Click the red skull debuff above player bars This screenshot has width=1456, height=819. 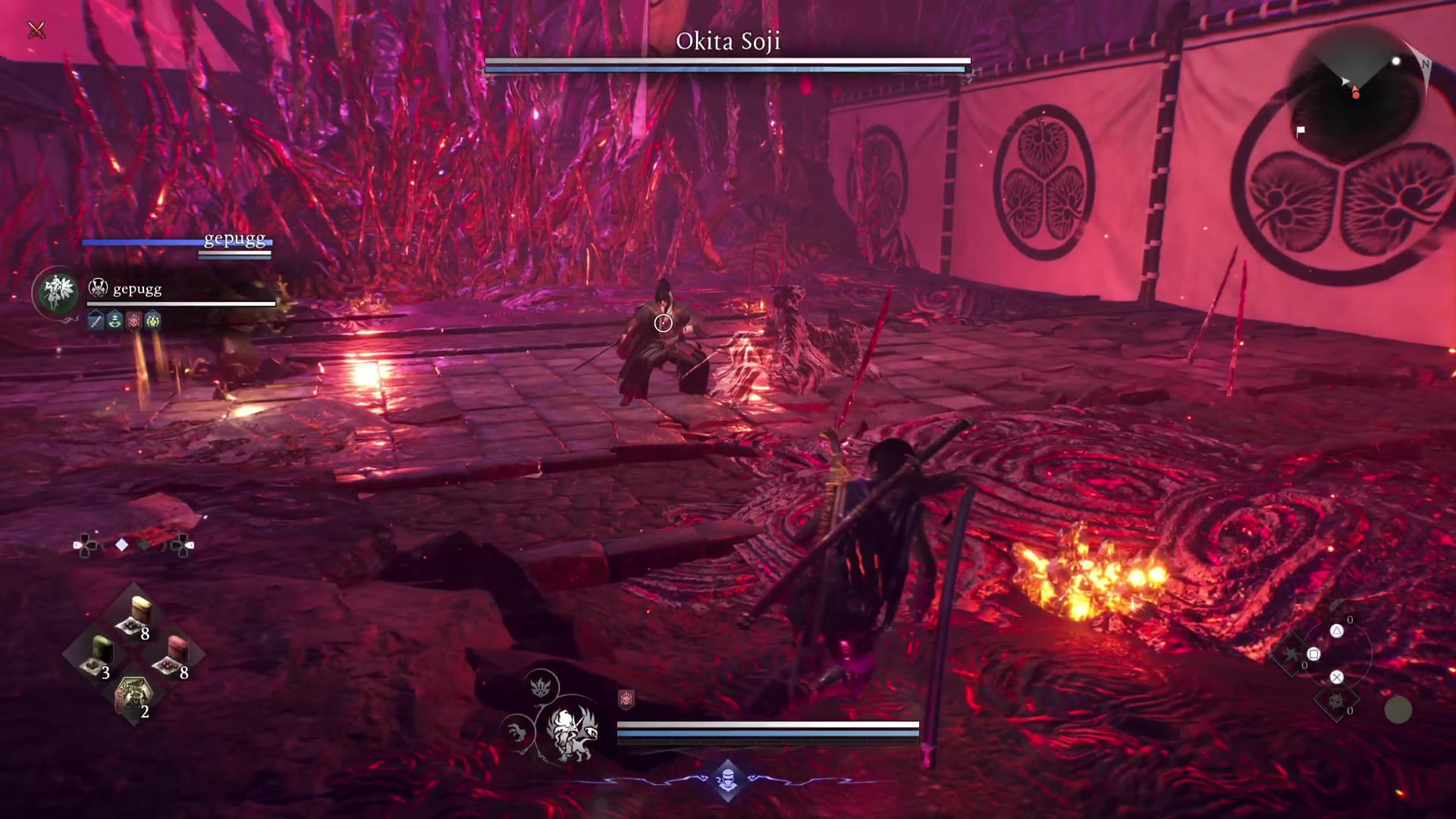click(626, 699)
